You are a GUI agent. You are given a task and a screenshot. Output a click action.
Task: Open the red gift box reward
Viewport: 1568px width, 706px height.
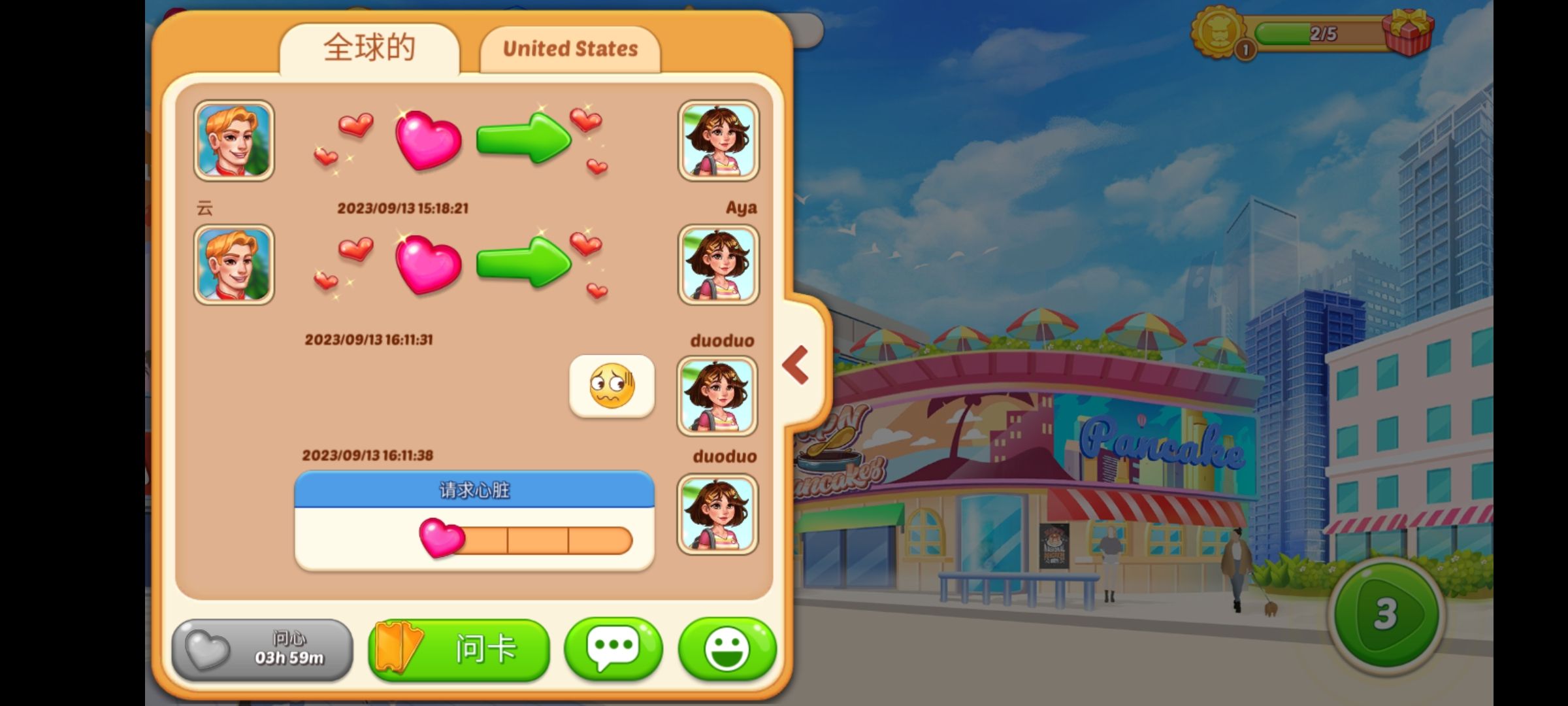pyautogui.click(x=1407, y=31)
